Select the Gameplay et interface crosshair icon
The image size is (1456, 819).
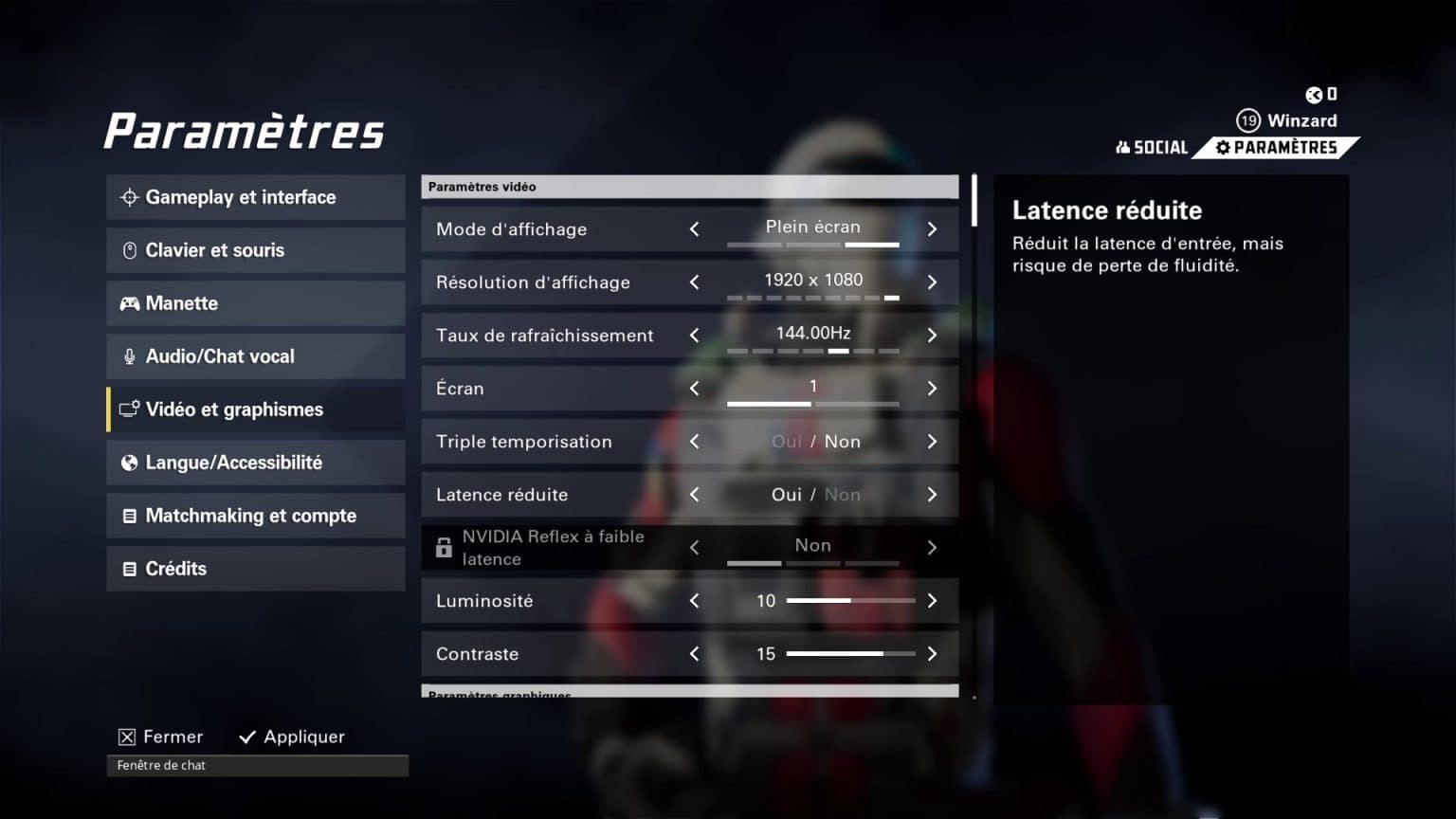click(130, 197)
